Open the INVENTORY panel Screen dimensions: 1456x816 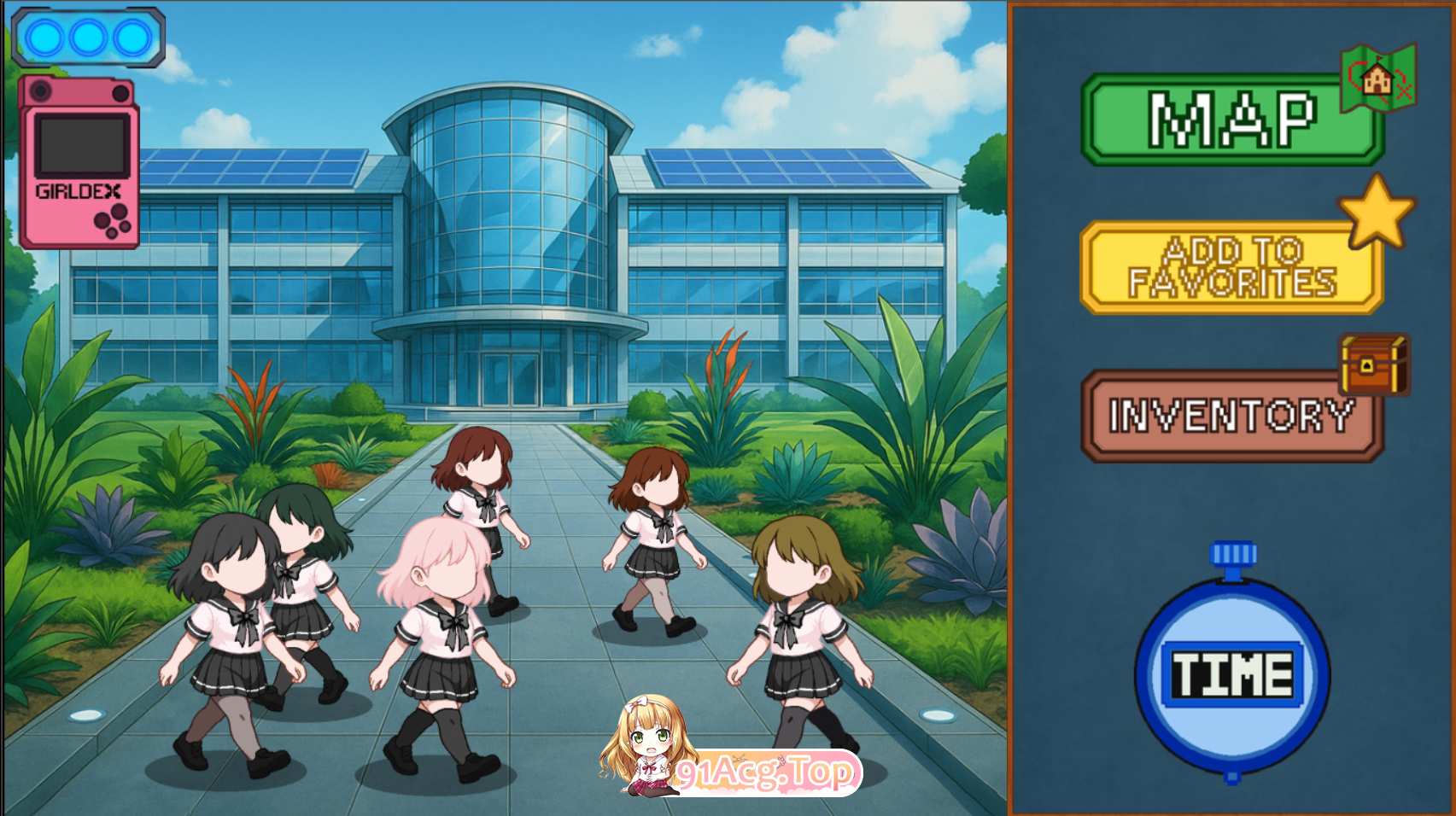coord(1230,416)
